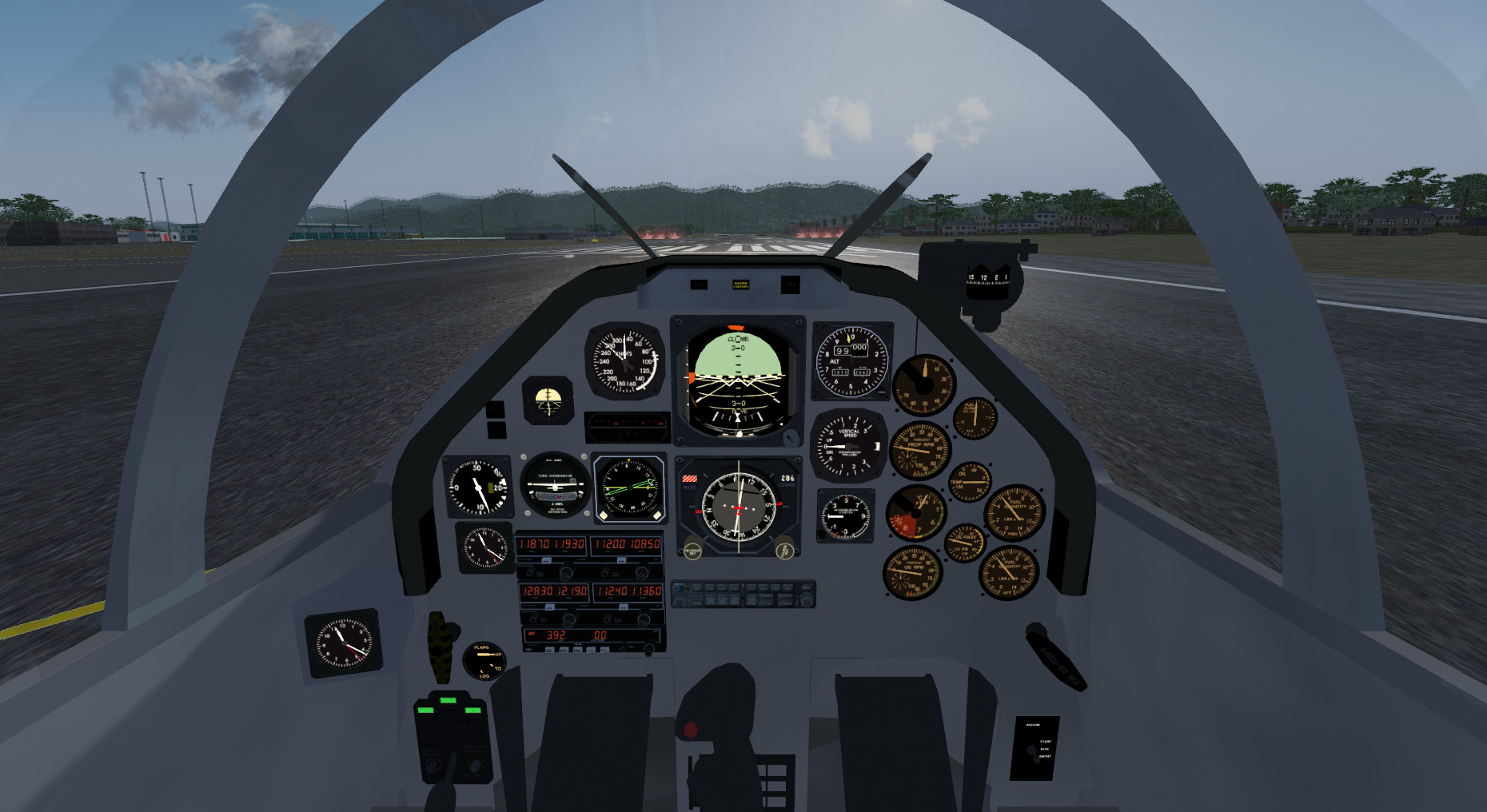Swap the 112.00 / 108.50 NAV frequencies
Viewport: 1487px width, 812px height.
point(621,561)
